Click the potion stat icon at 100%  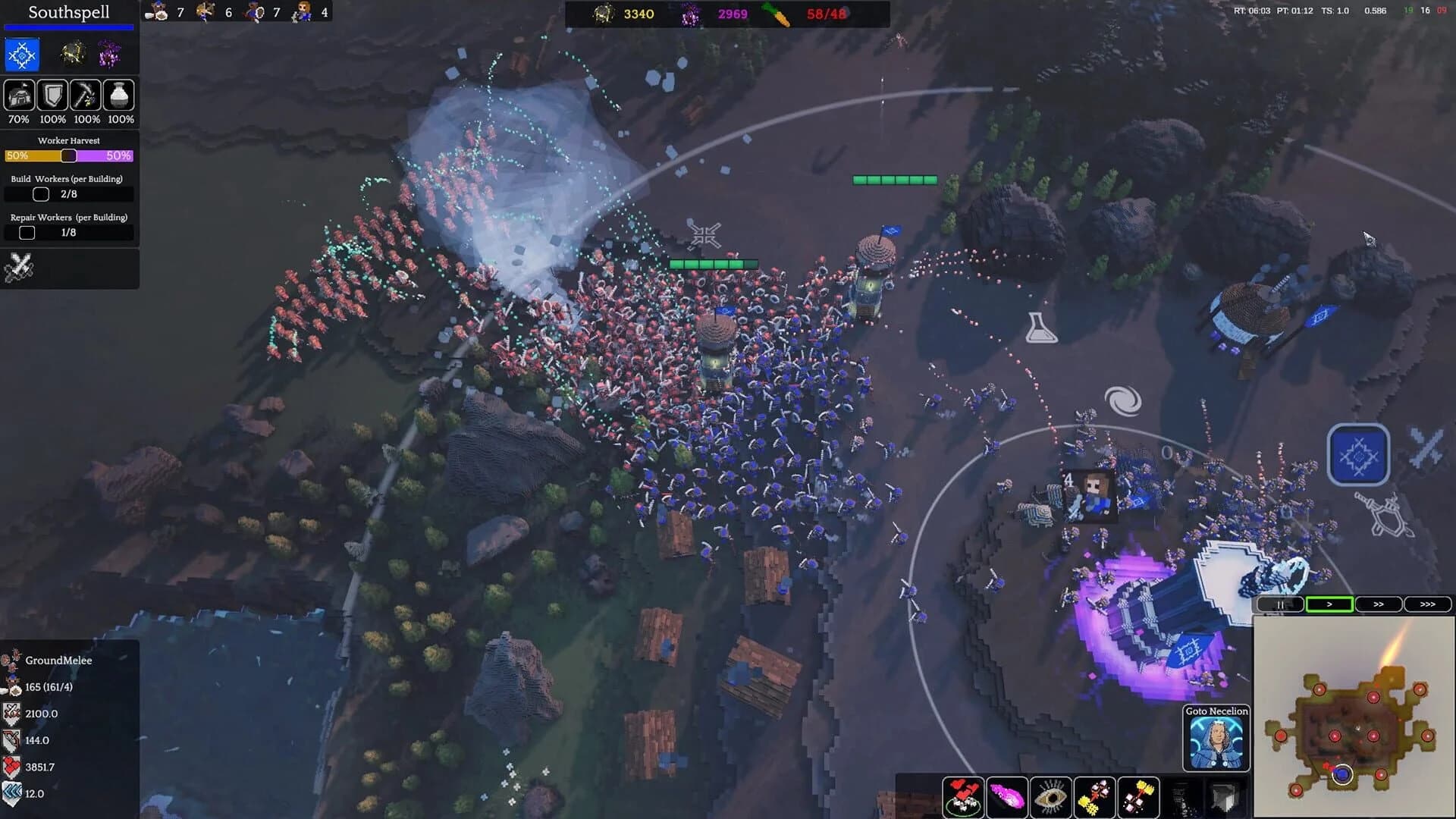pyautogui.click(x=119, y=95)
